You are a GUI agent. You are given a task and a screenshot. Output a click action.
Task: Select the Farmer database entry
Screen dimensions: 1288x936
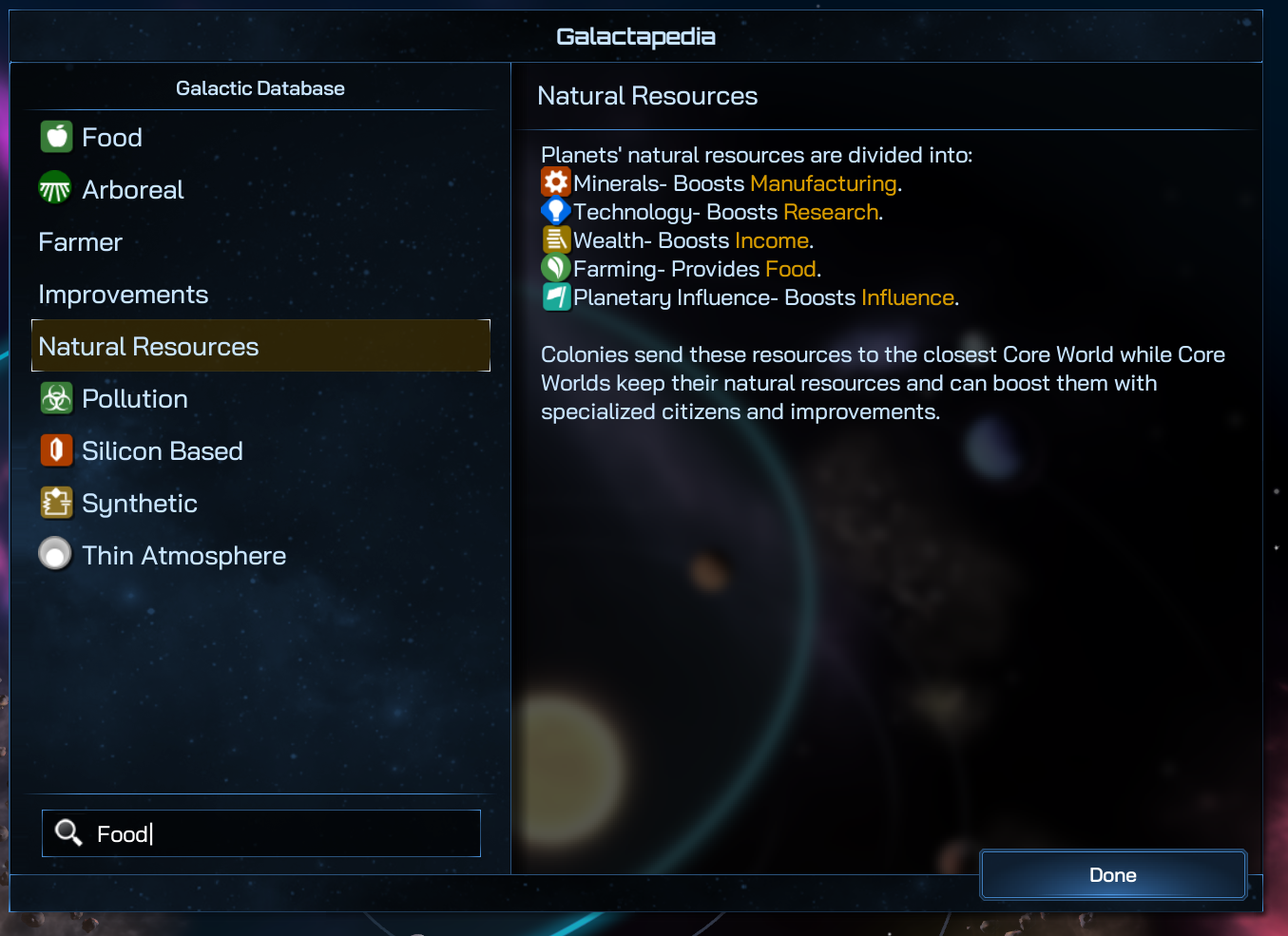click(x=80, y=242)
